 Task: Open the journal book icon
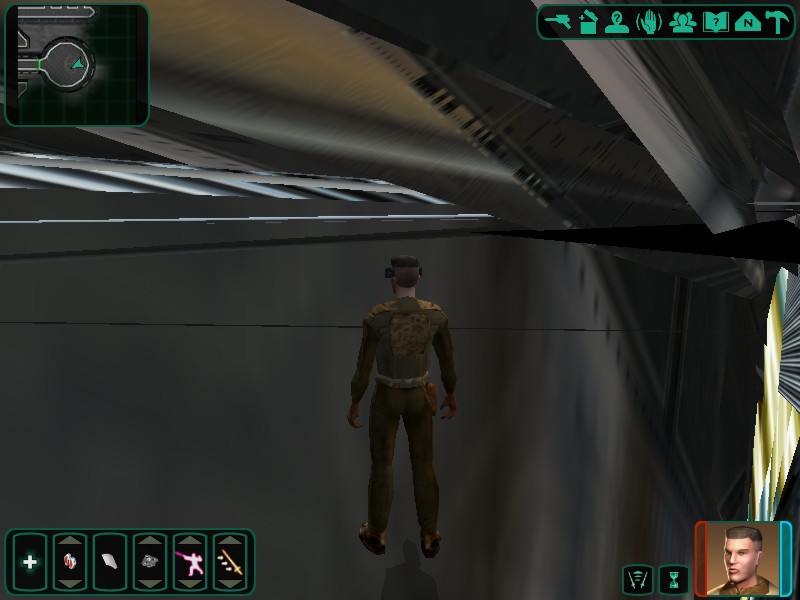[715, 22]
